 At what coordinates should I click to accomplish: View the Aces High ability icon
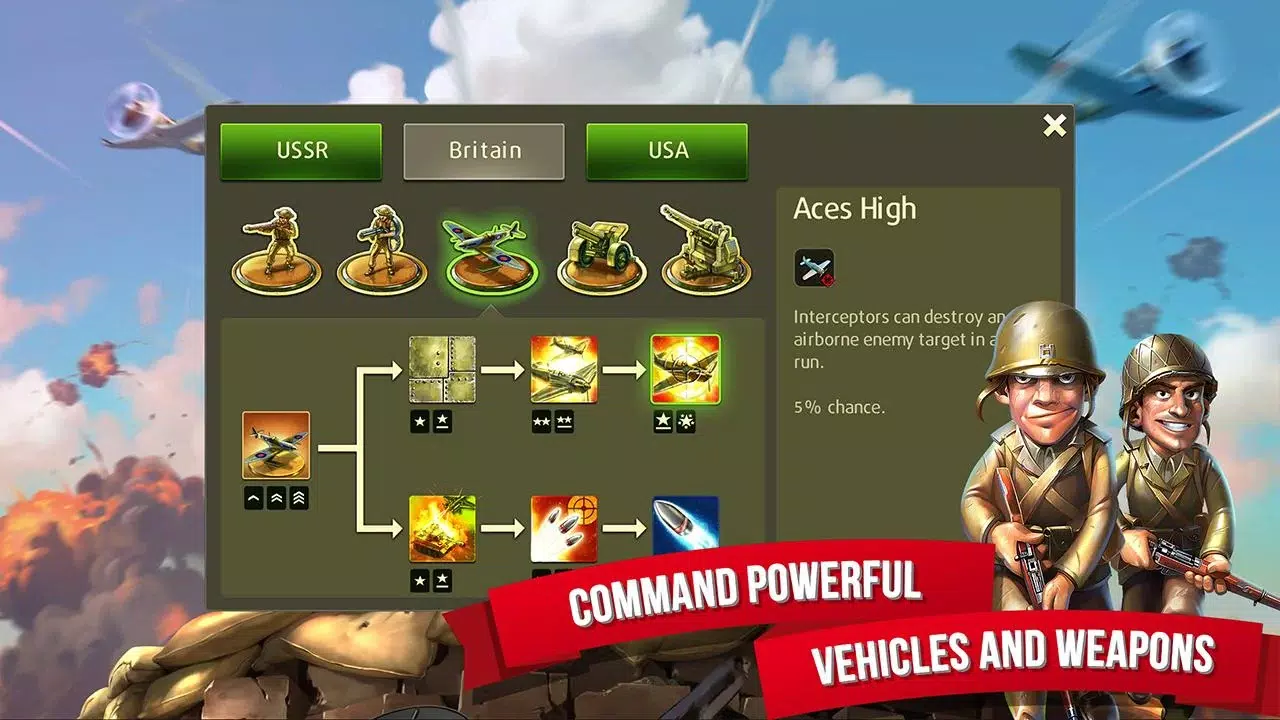point(813,268)
